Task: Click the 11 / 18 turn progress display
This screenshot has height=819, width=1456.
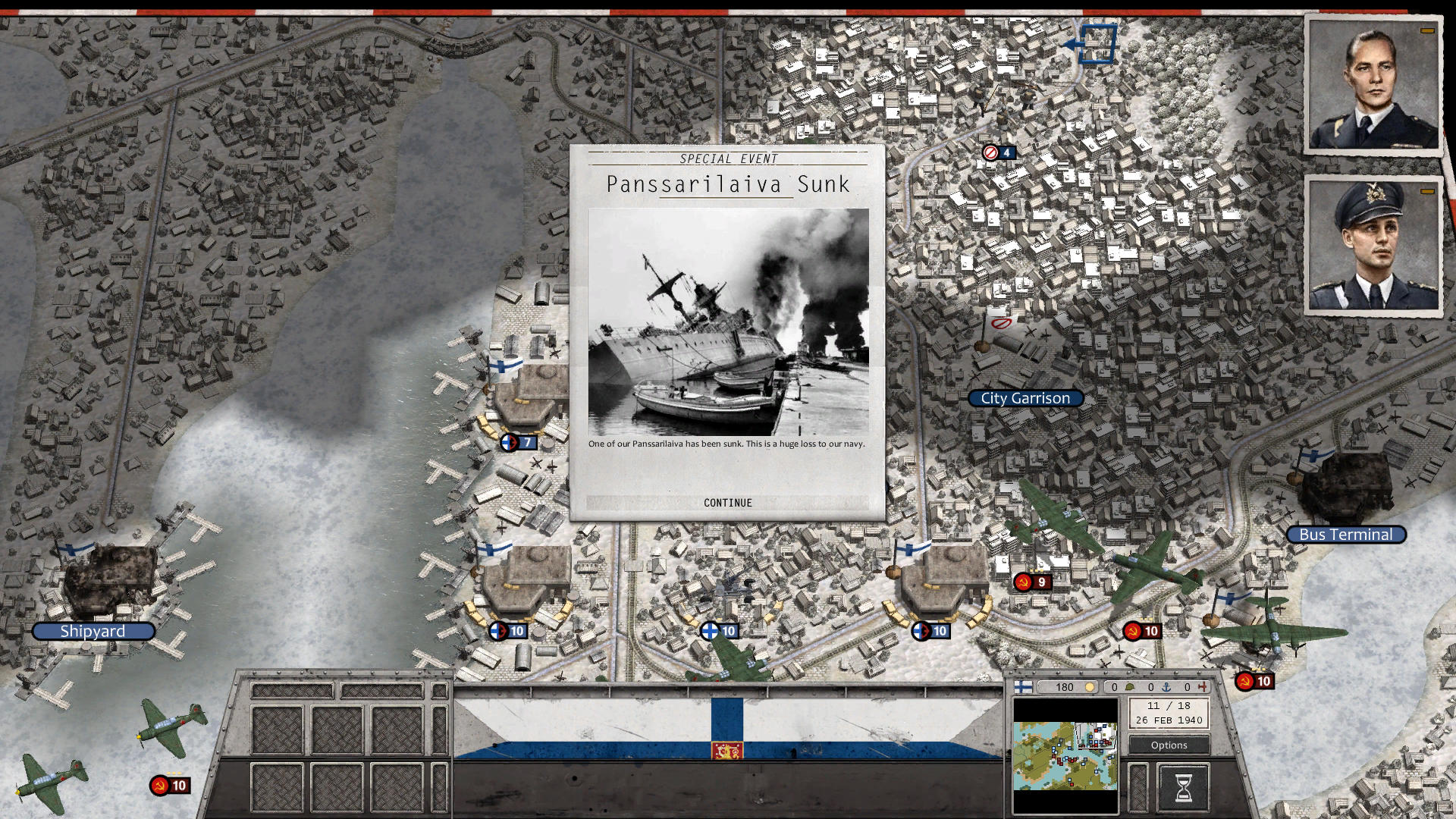Action: point(1170,704)
